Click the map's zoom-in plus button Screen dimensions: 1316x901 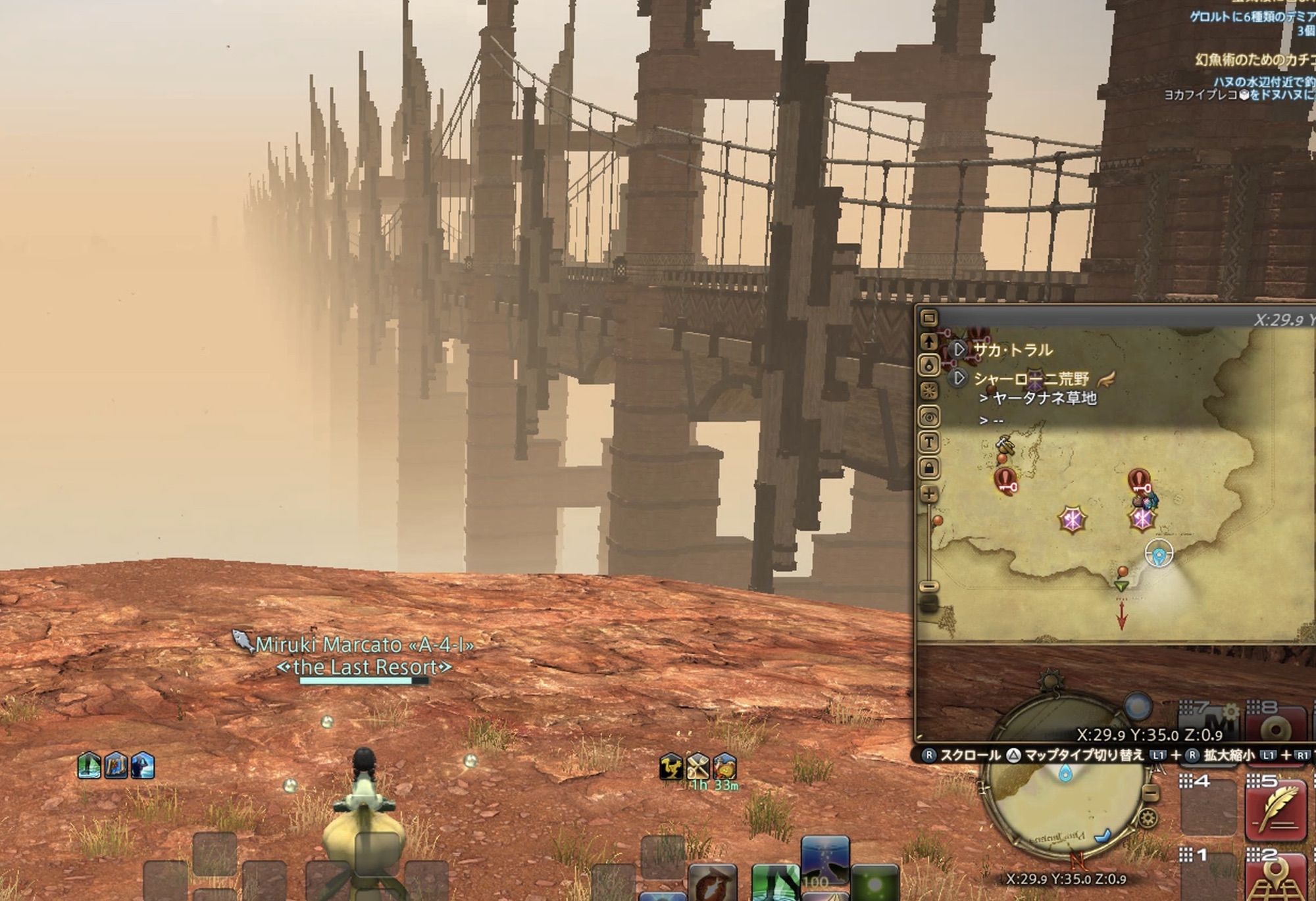[x=929, y=495]
